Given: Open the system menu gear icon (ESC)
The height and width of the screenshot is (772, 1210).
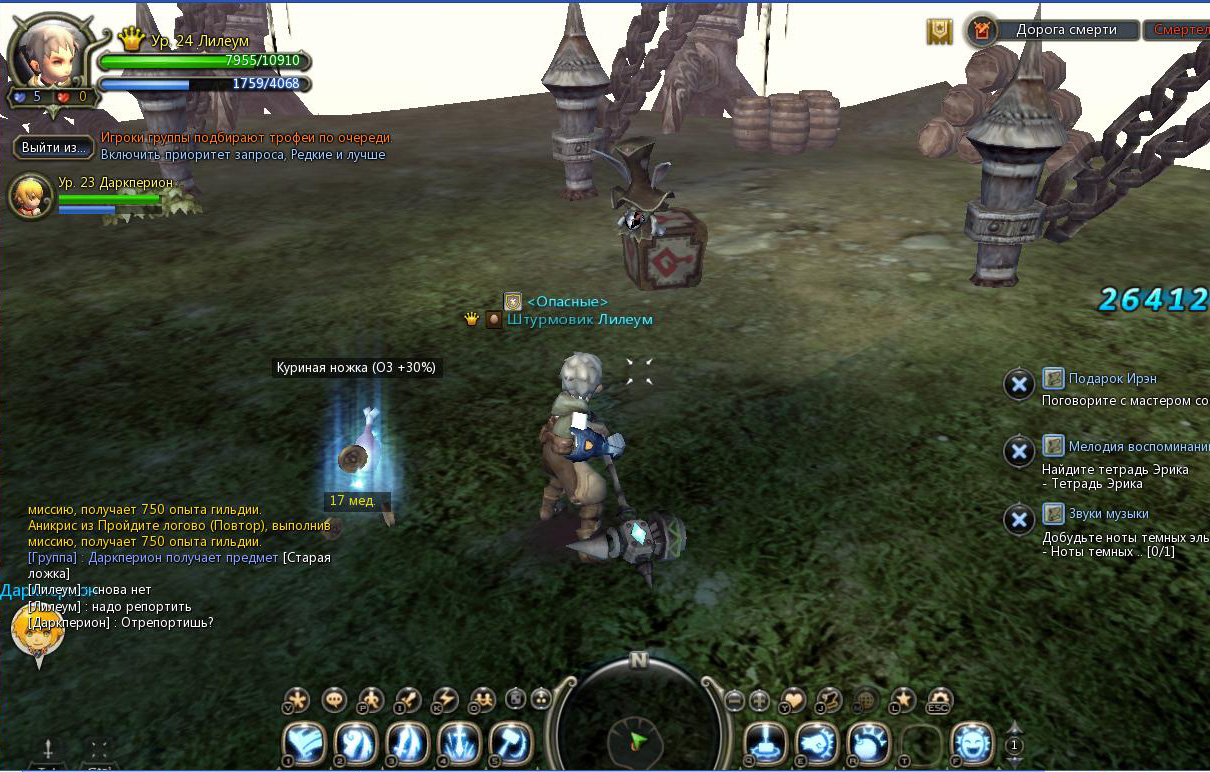Looking at the screenshot, I should click(x=939, y=699).
